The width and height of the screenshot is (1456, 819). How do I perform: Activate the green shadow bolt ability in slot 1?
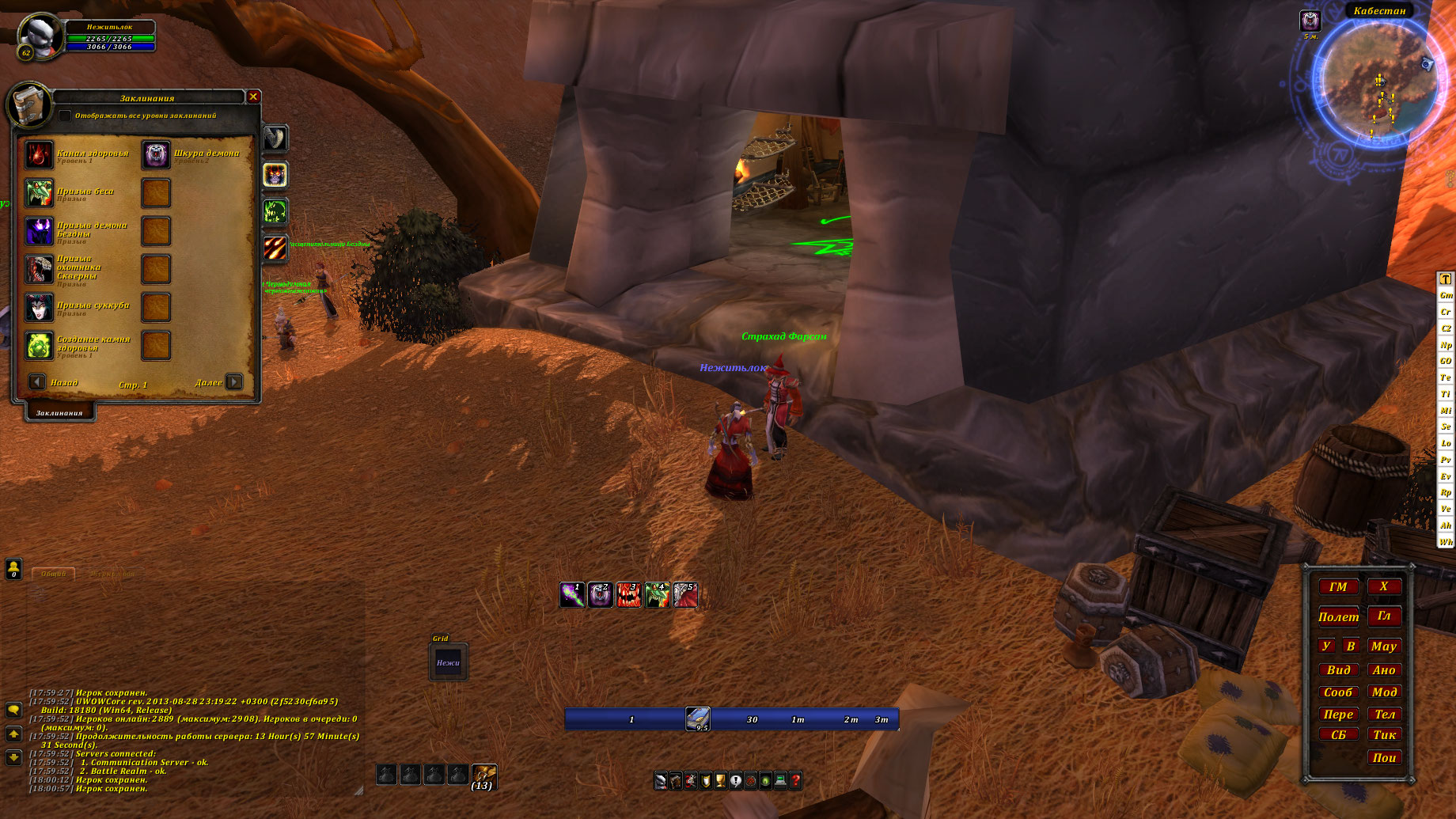point(572,595)
